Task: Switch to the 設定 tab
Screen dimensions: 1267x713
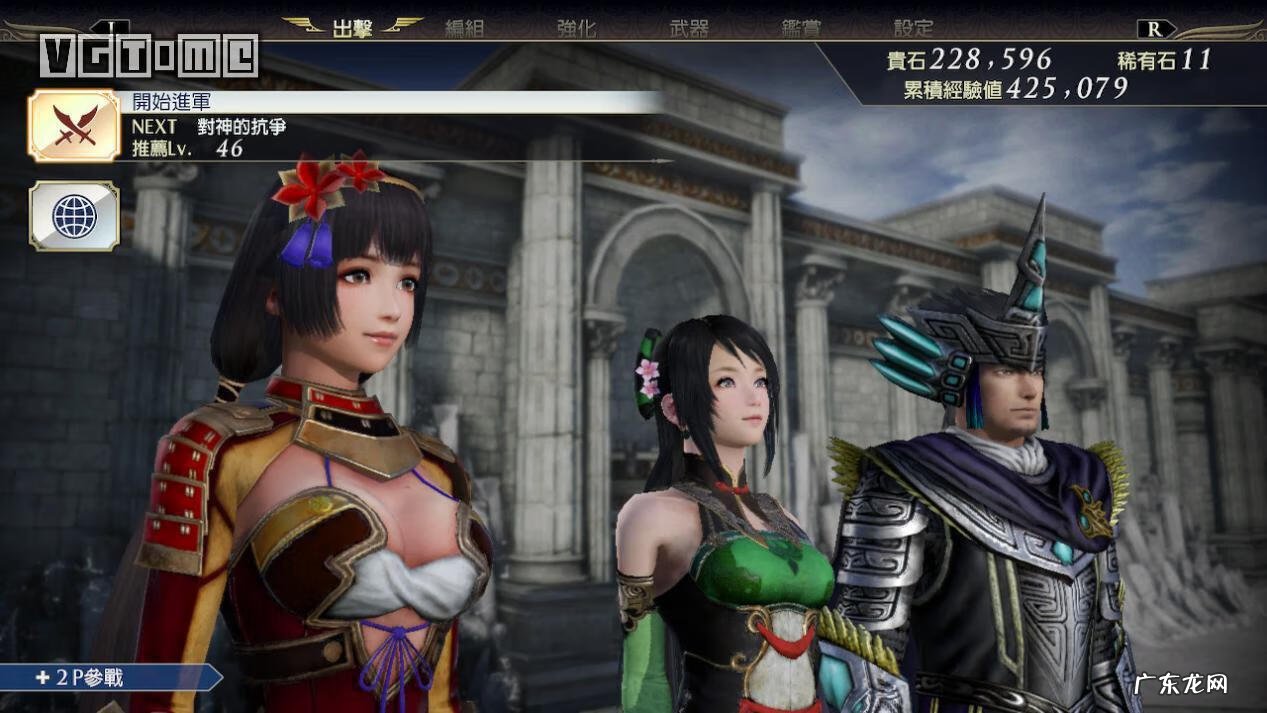Action: point(913,28)
